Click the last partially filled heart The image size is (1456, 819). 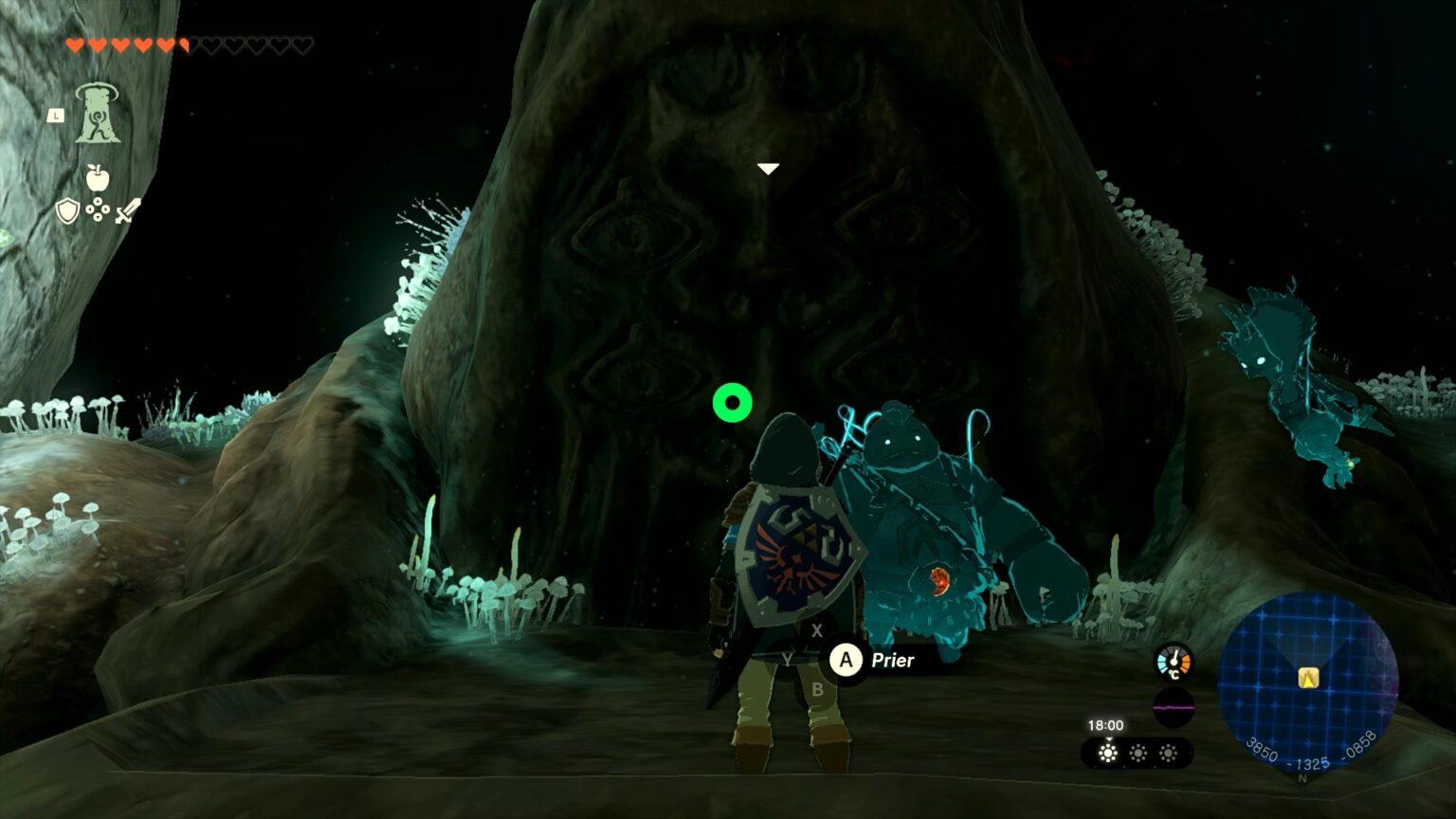pos(184,44)
